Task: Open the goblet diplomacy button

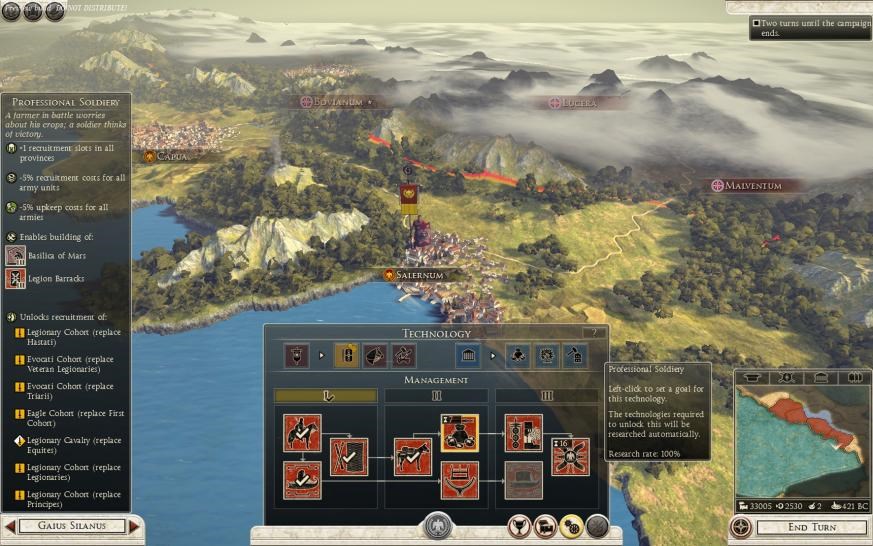Action: [519, 525]
